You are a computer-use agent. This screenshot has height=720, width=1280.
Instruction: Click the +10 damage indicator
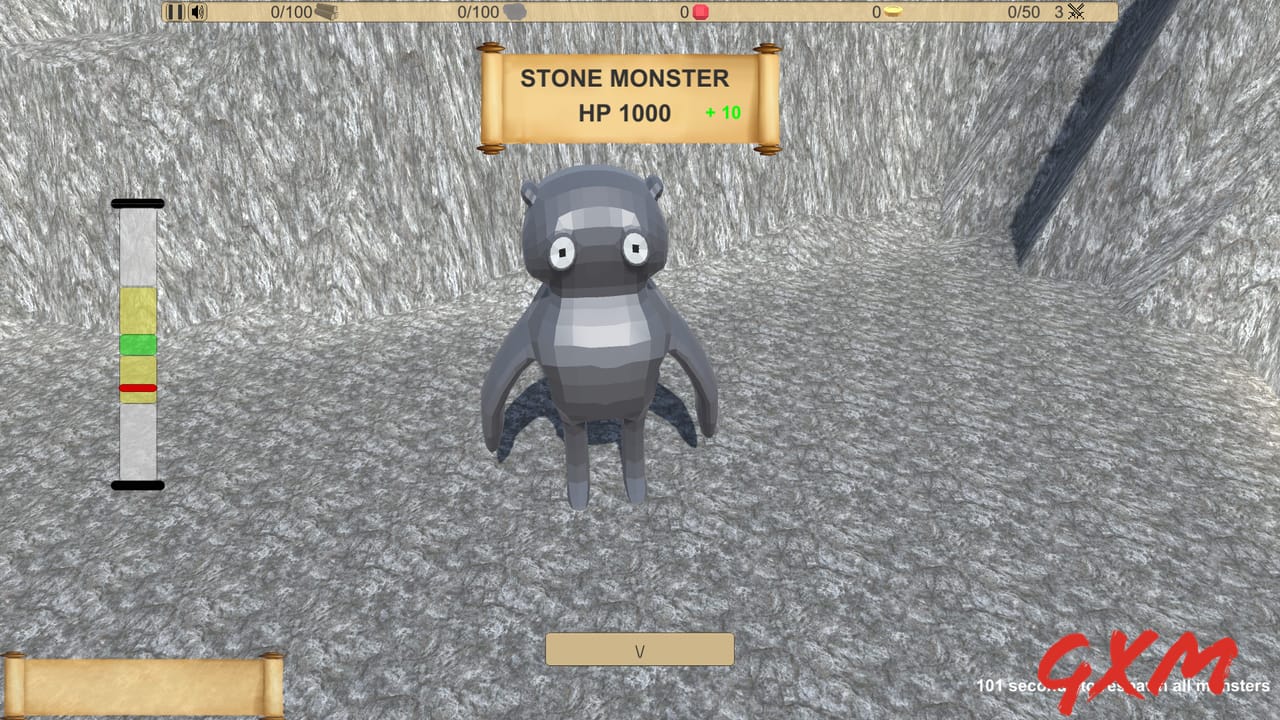[724, 112]
